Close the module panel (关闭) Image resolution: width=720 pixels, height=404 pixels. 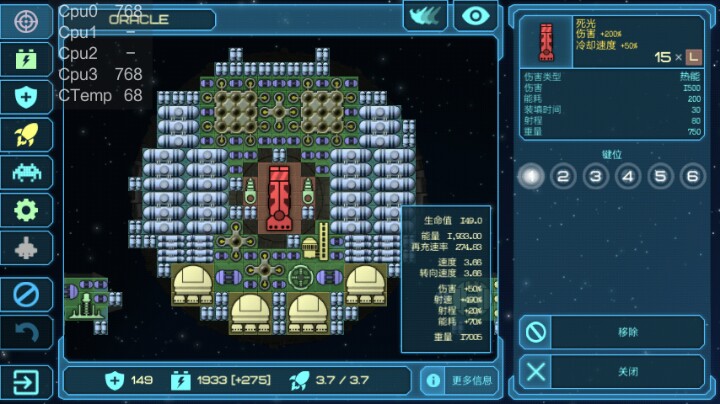pyautogui.click(x=612, y=371)
